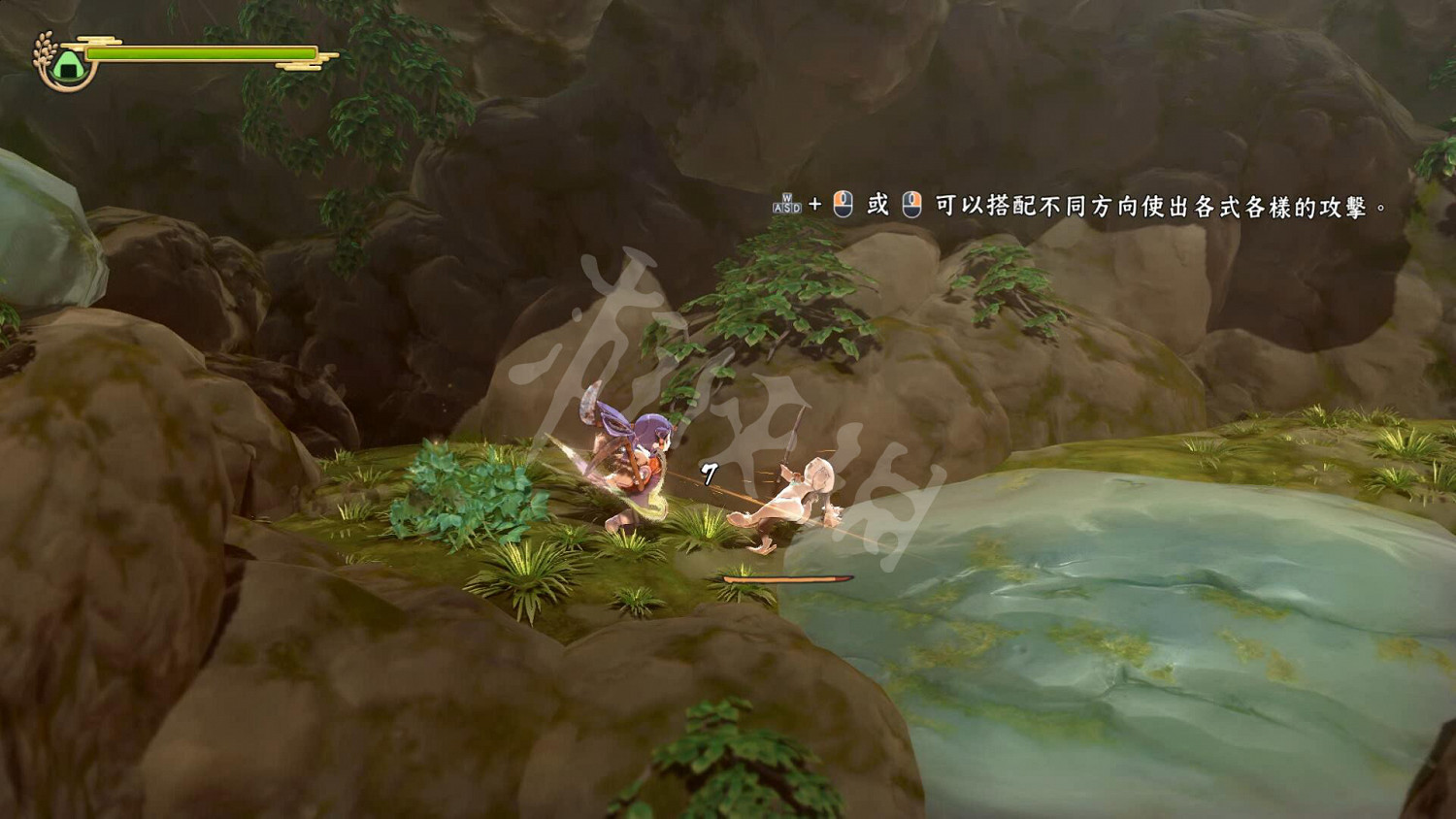Click the rabbit enemy being struck
Viewport: 1456px width, 819px height.
click(801, 495)
